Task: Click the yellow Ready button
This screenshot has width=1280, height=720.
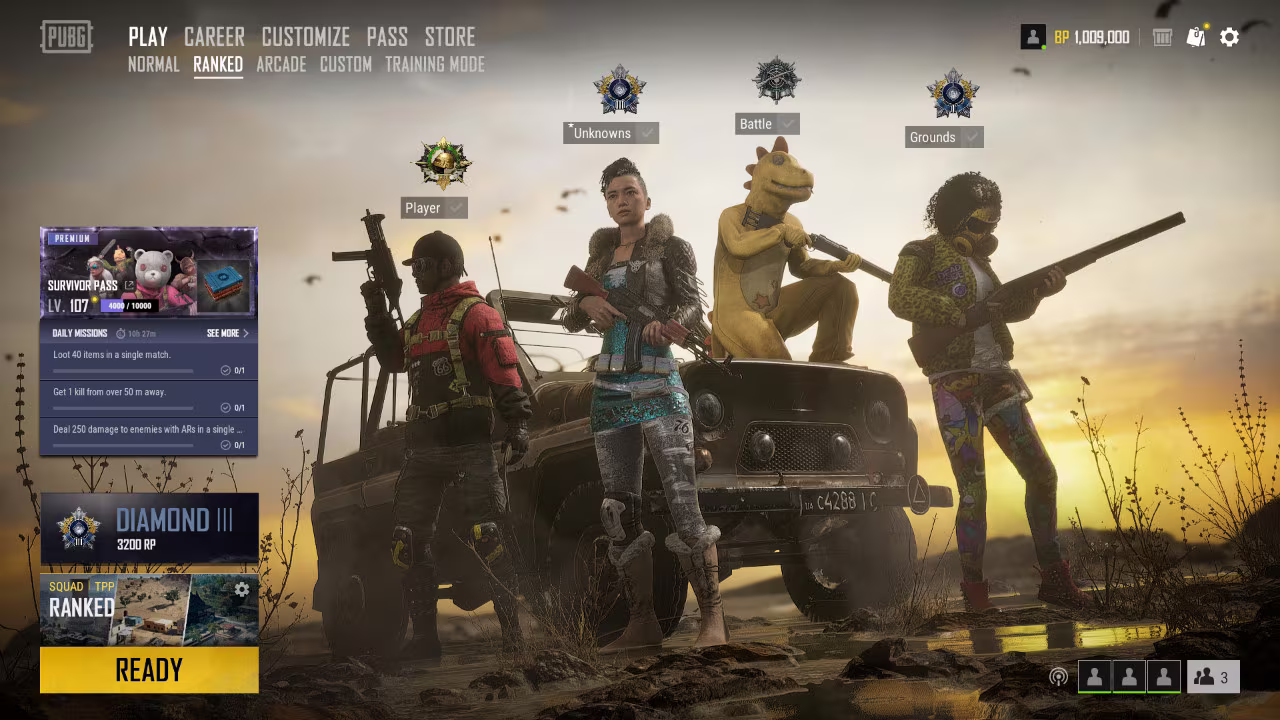Action: (149, 669)
